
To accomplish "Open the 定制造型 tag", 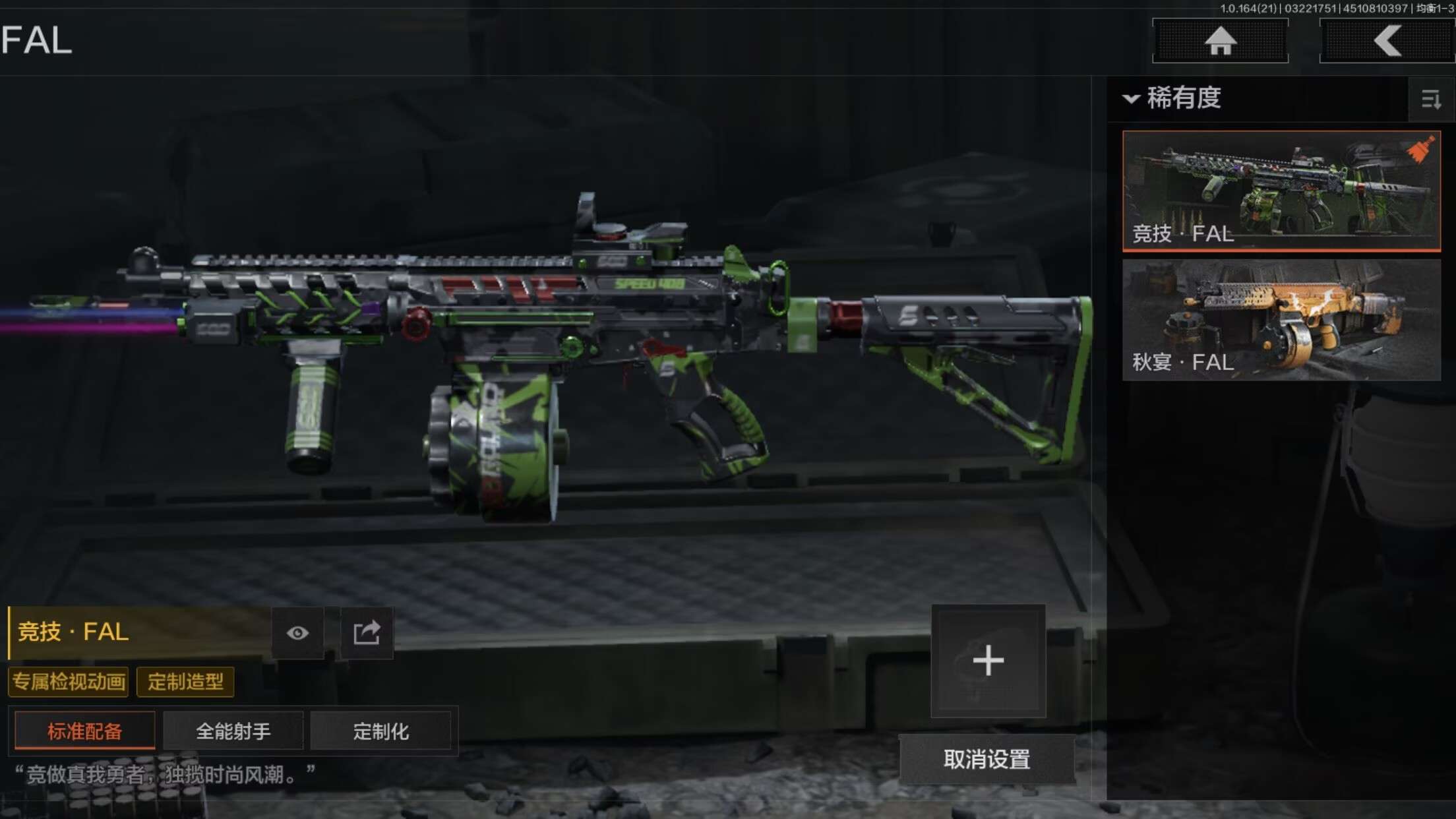I will tap(185, 681).
